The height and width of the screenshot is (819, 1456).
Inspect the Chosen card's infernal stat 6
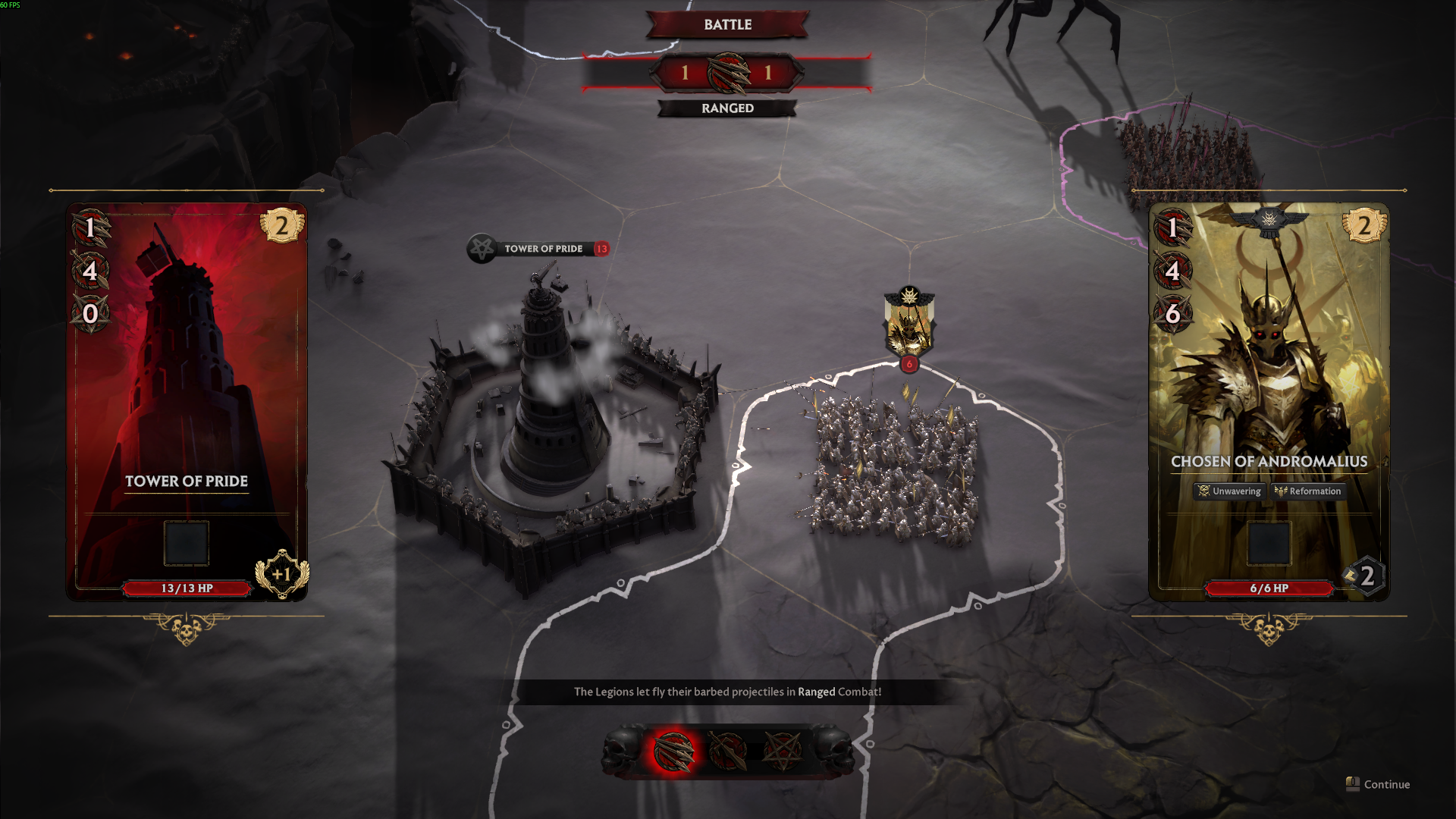[x=1172, y=313]
